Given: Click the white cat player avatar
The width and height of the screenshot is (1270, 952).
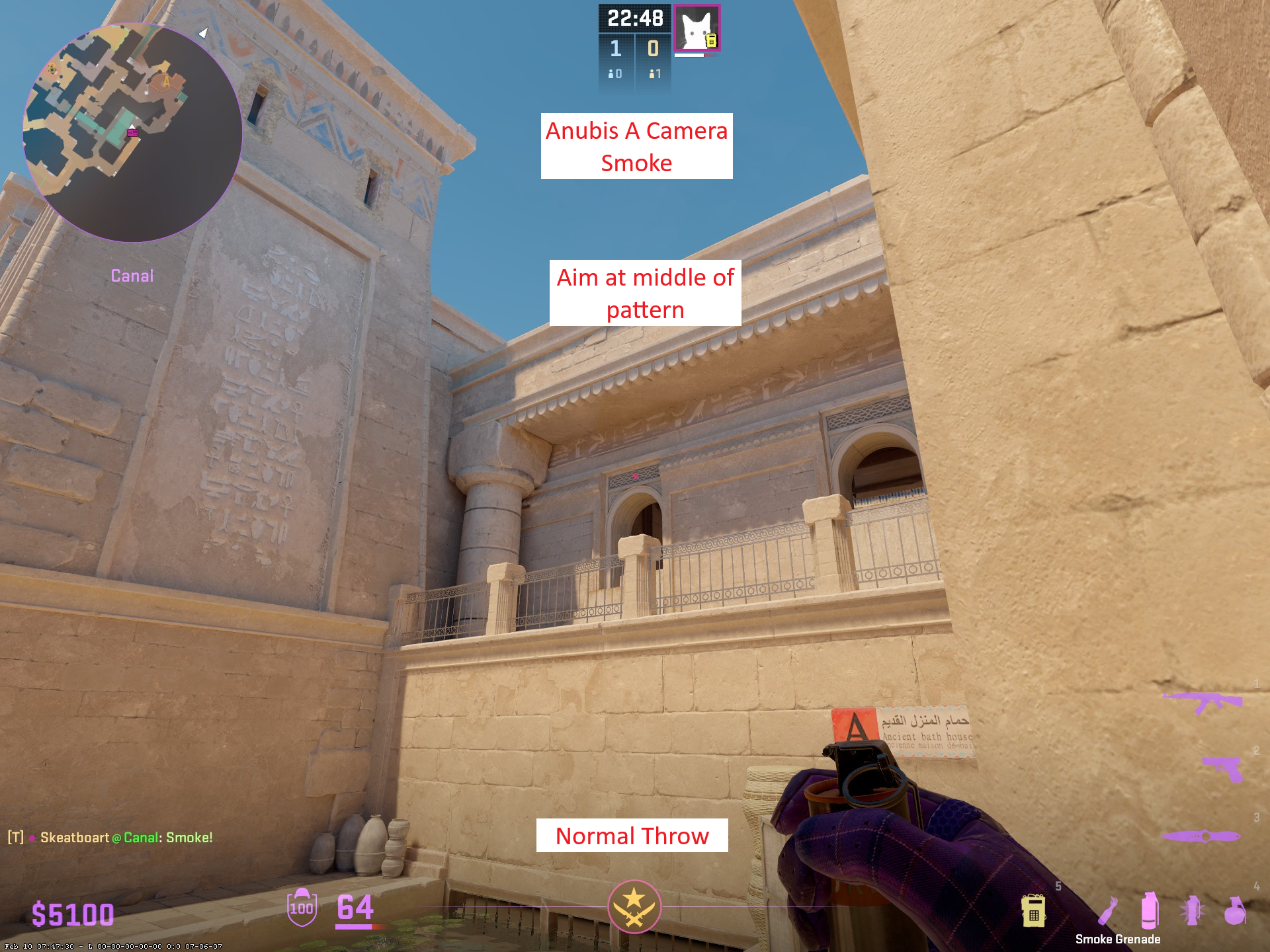Looking at the screenshot, I should click(x=697, y=28).
